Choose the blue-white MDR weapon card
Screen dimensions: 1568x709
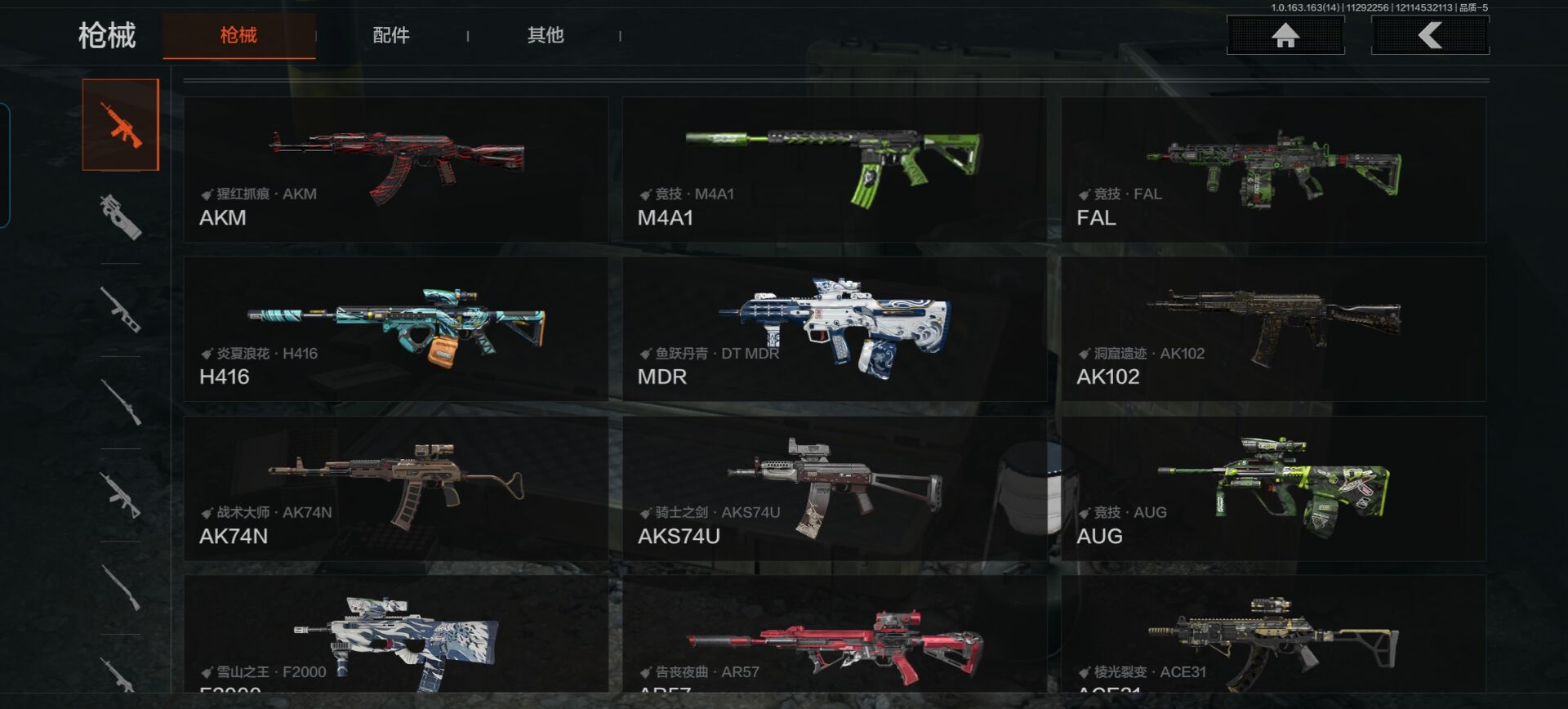point(834,328)
